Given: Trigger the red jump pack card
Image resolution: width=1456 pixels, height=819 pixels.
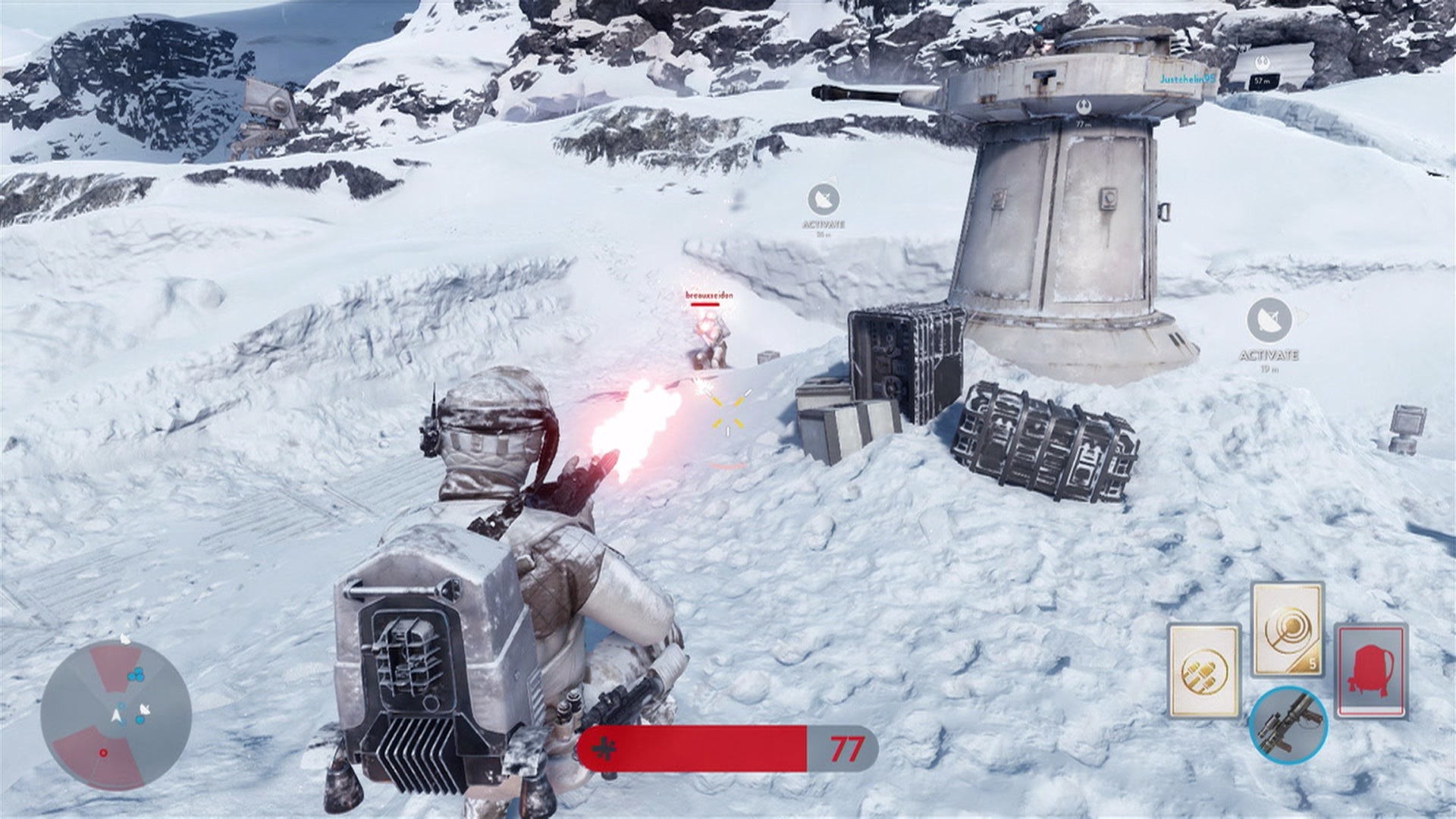Looking at the screenshot, I should (x=1370, y=670).
